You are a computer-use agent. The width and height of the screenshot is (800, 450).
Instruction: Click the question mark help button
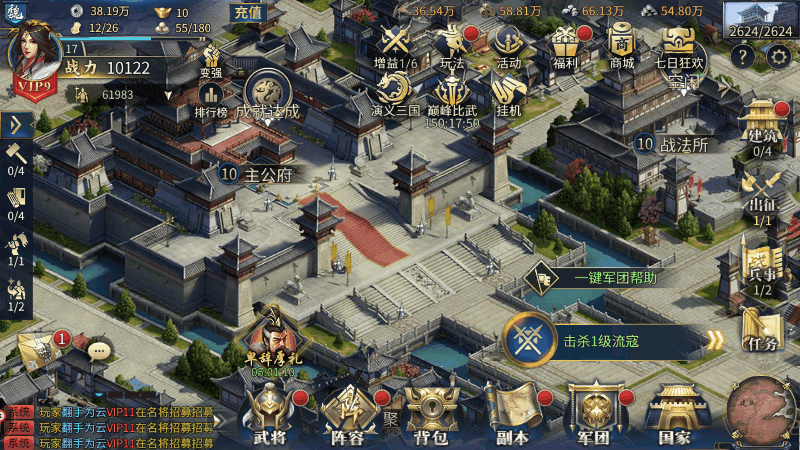[743, 57]
